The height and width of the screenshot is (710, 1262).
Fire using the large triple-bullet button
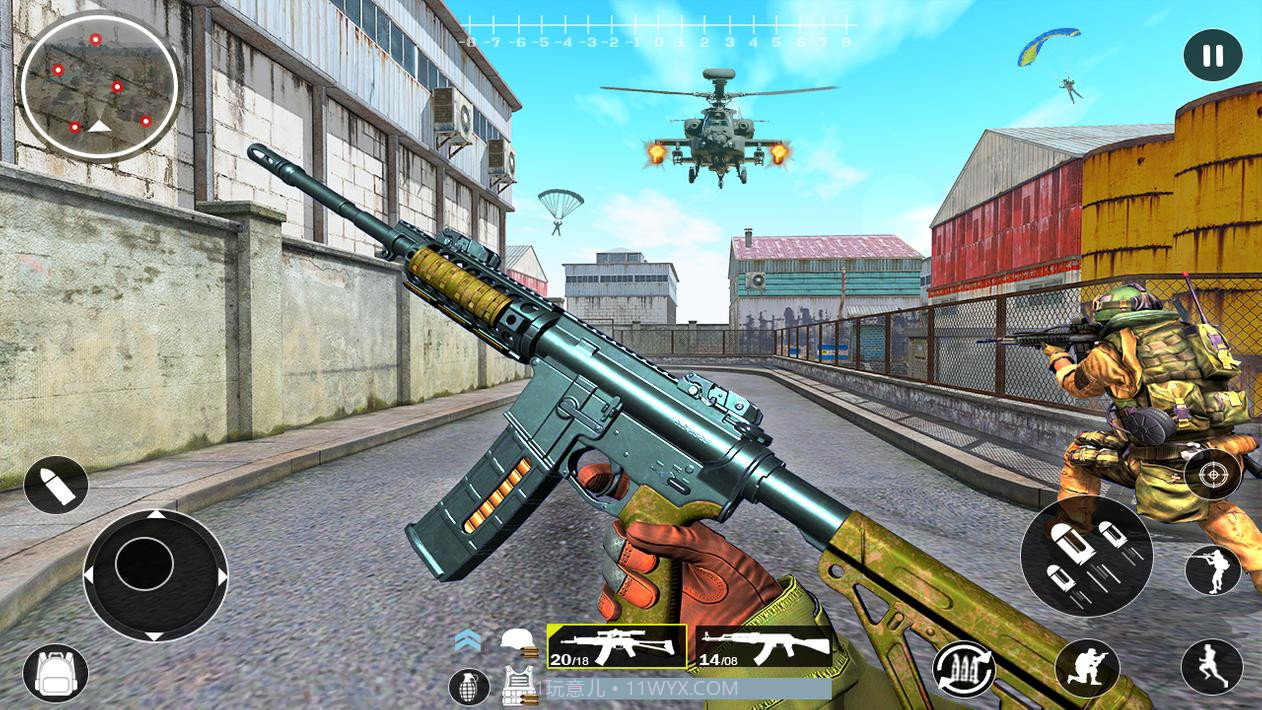click(1086, 557)
